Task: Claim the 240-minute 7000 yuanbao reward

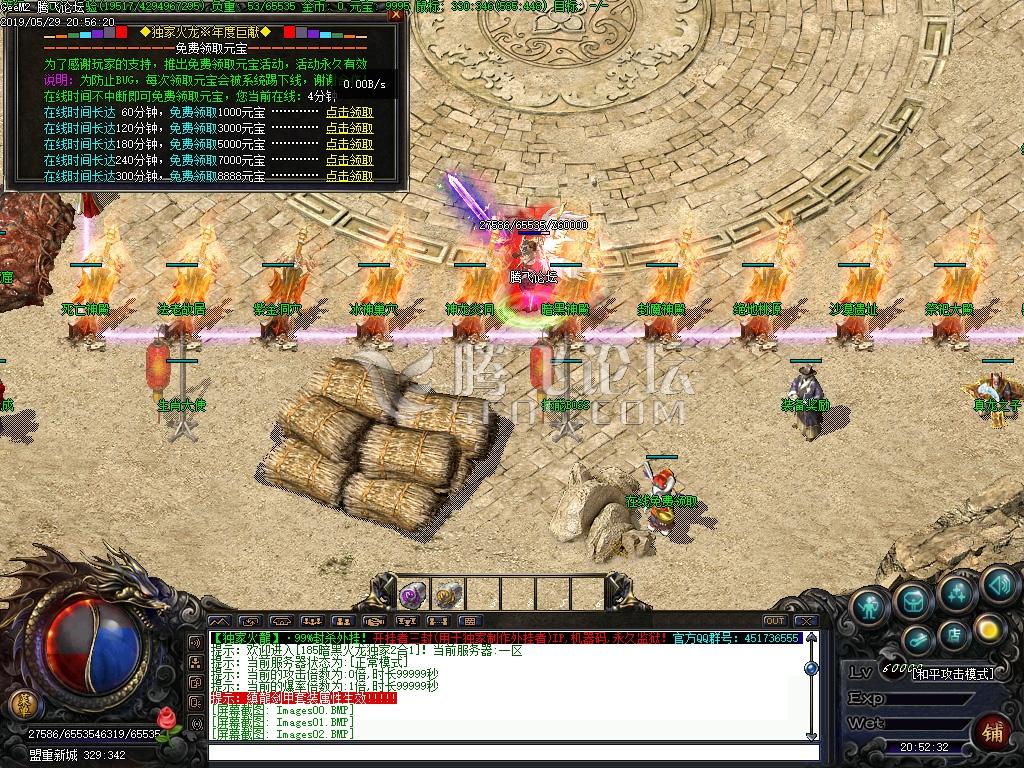Action: (x=349, y=160)
